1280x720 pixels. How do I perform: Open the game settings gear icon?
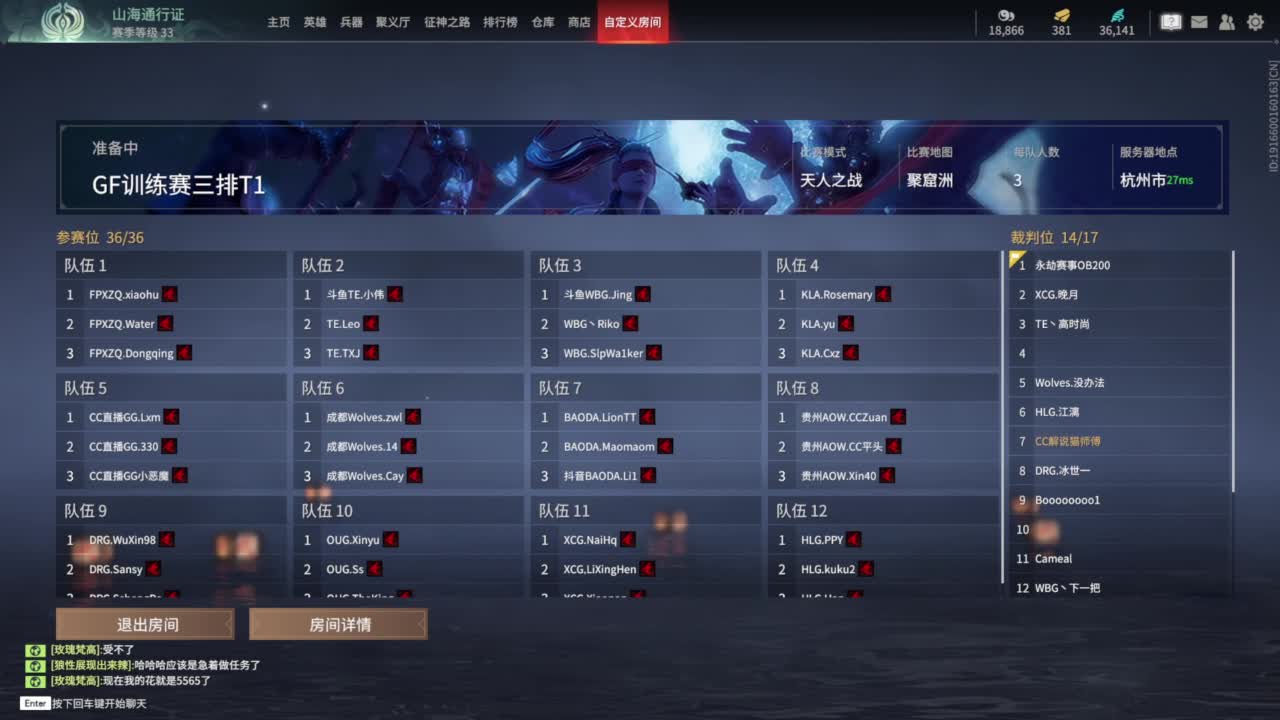pyautogui.click(x=1255, y=21)
